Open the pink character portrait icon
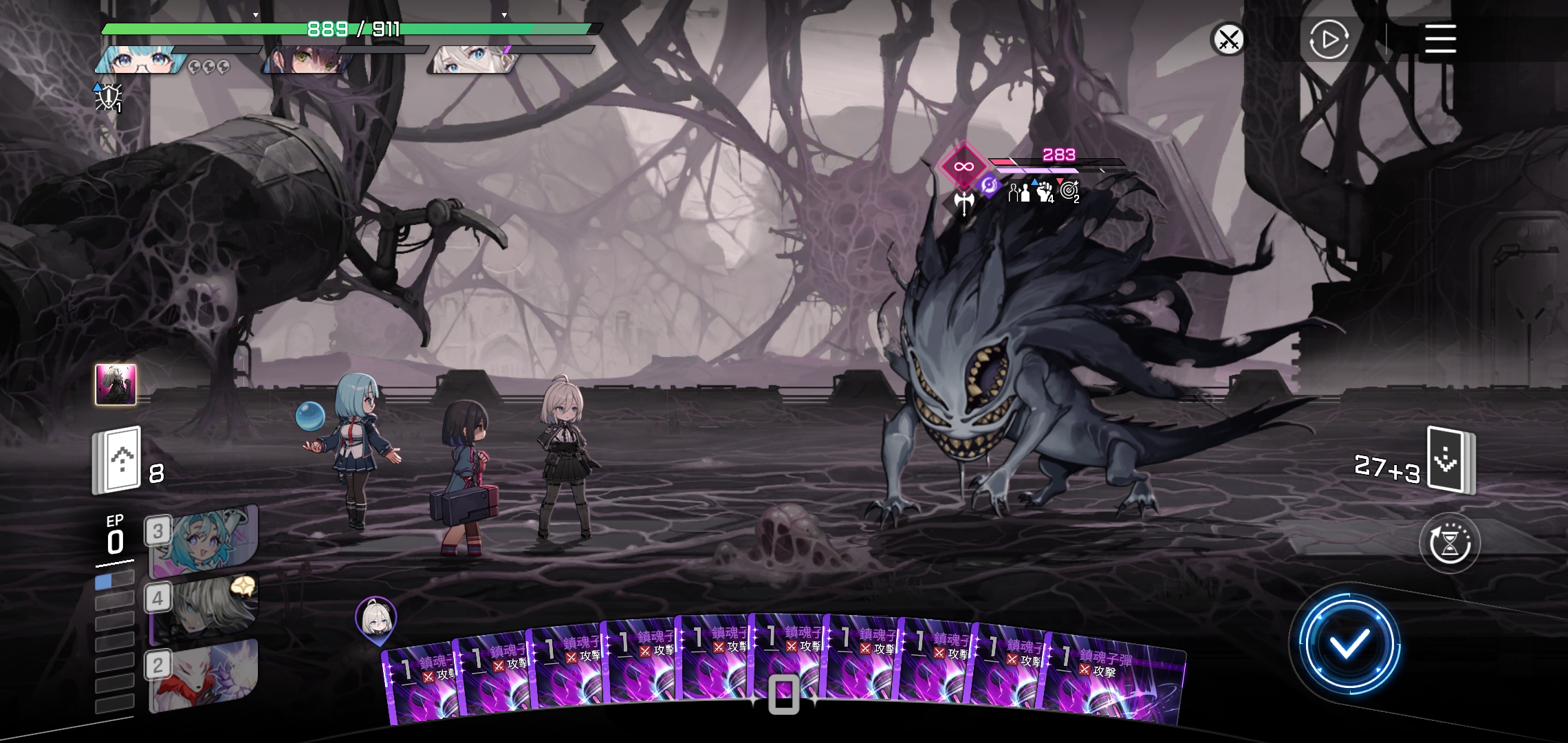 point(116,385)
